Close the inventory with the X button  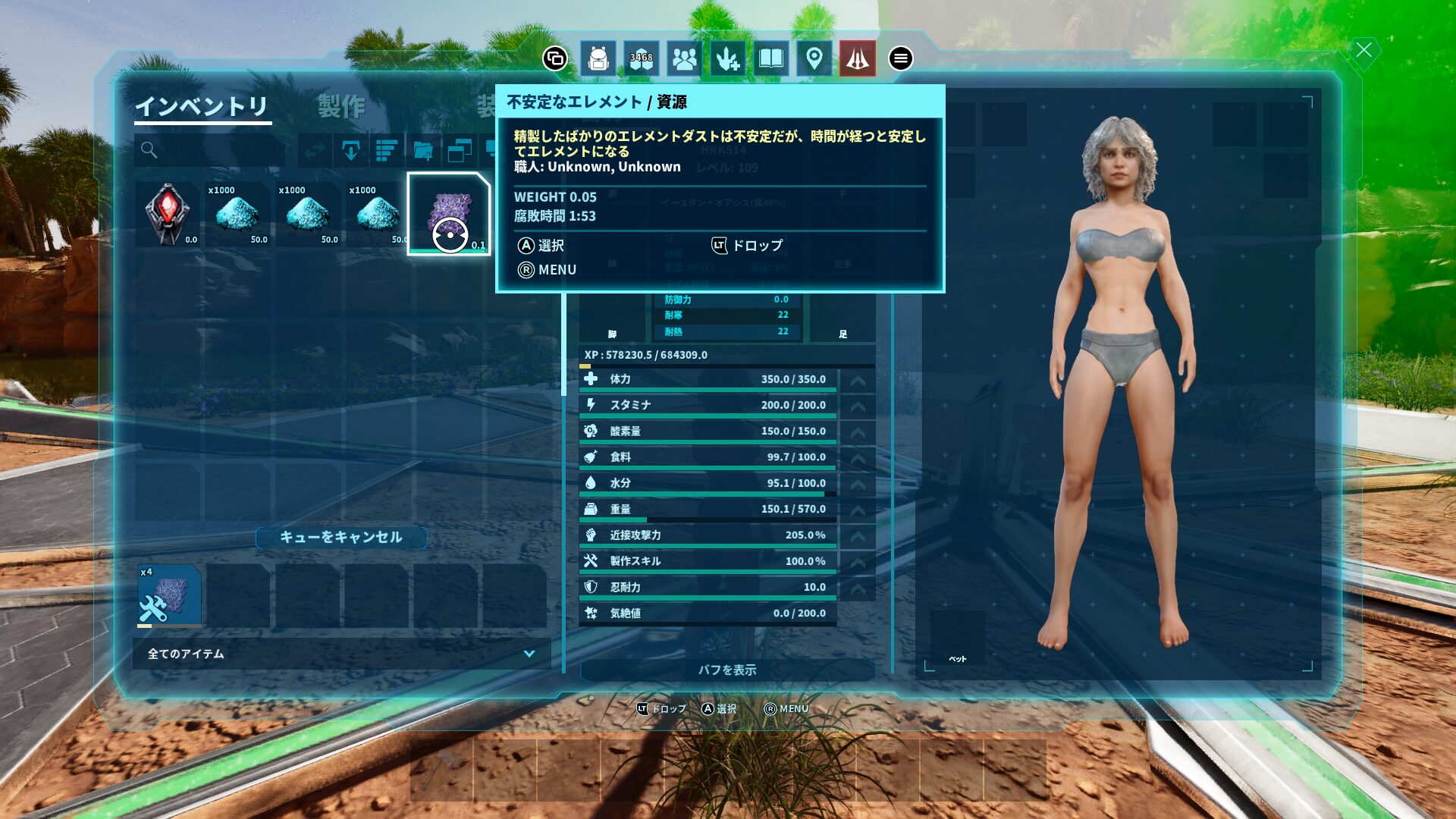pos(1363,51)
